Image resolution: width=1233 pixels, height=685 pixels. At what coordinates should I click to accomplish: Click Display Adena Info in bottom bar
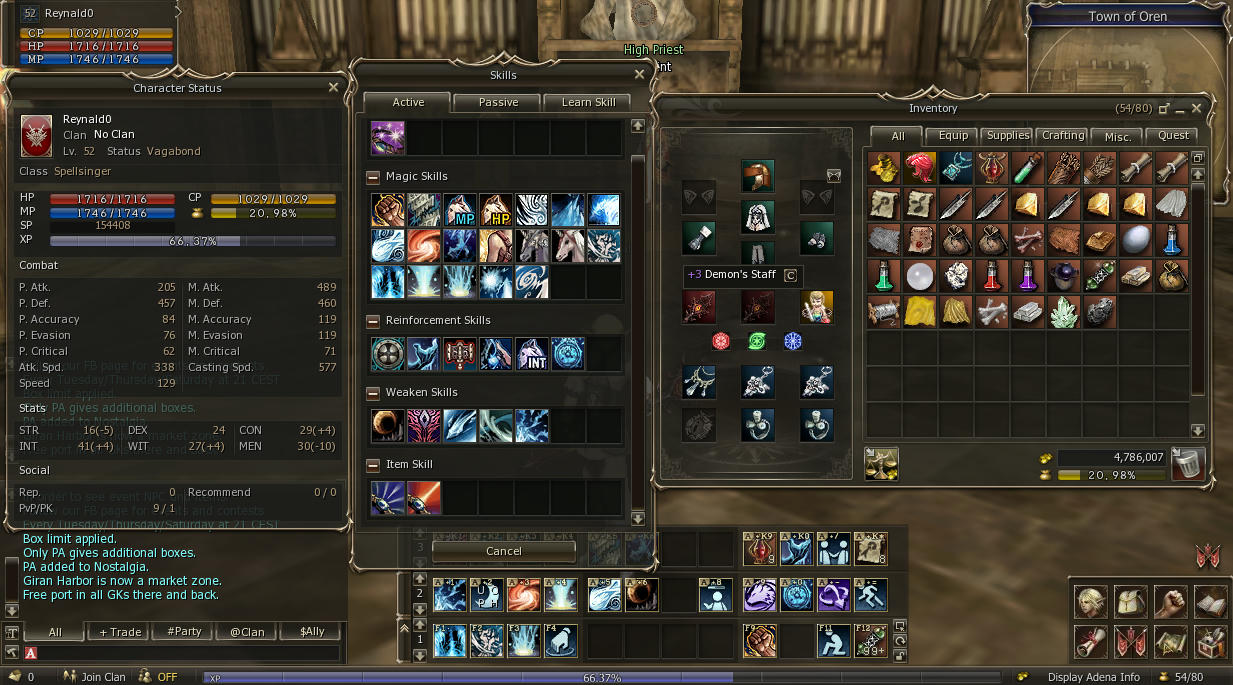1093,677
